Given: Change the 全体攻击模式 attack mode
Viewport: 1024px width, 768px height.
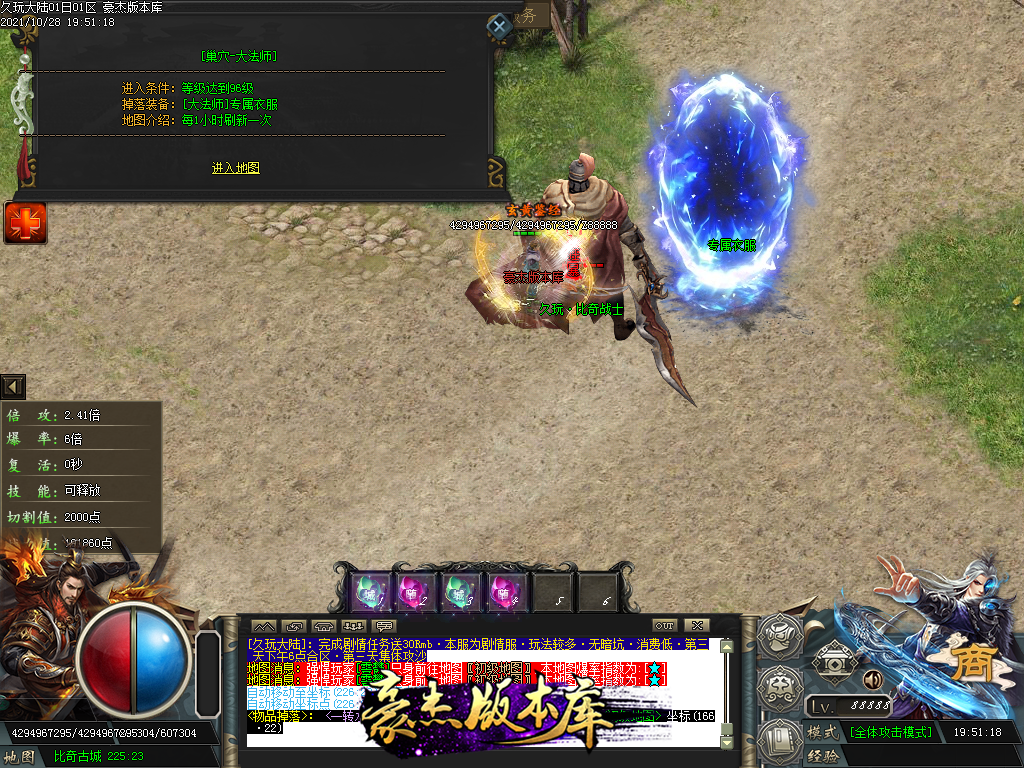Looking at the screenshot, I should pos(891,732).
